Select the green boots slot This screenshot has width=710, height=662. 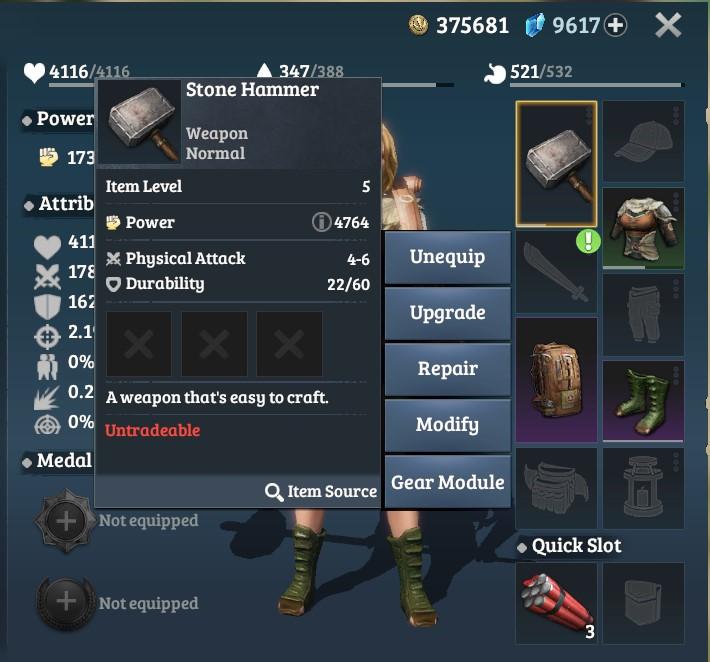pyautogui.click(x=643, y=401)
